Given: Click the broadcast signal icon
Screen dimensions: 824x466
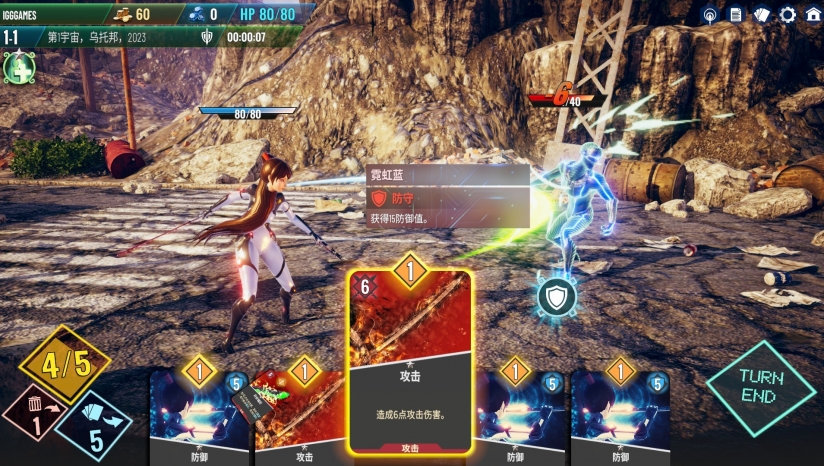Looking at the screenshot, I should 710,14.
